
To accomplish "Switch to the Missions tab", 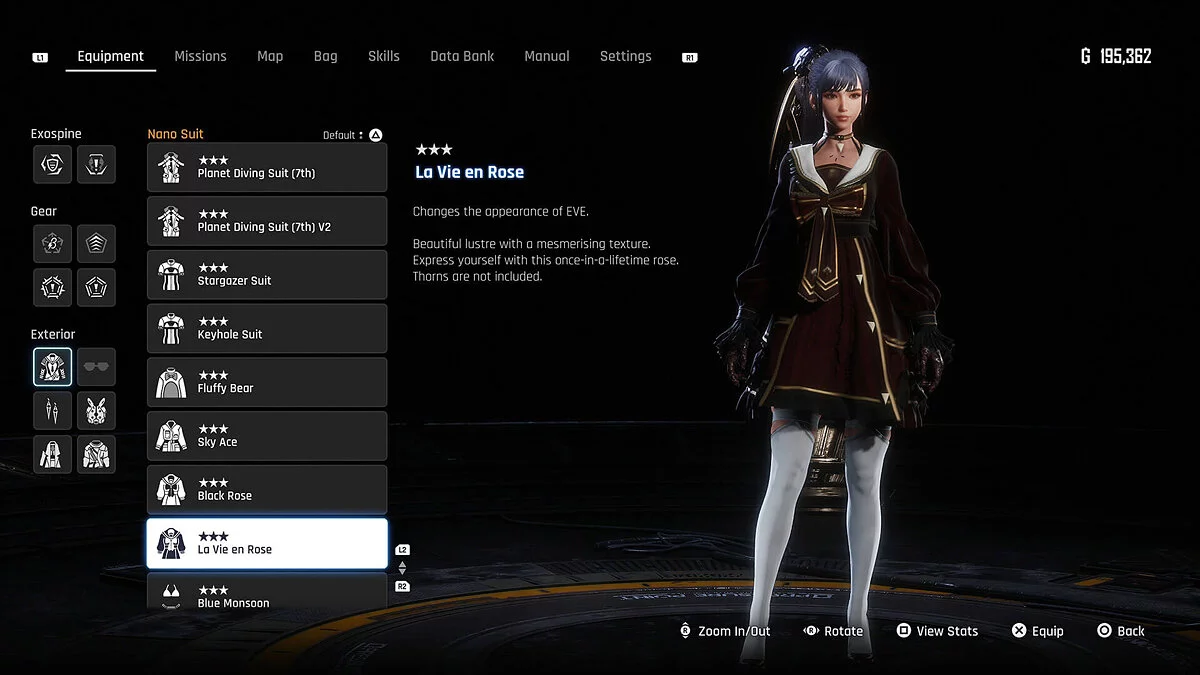I will (200, 57).
